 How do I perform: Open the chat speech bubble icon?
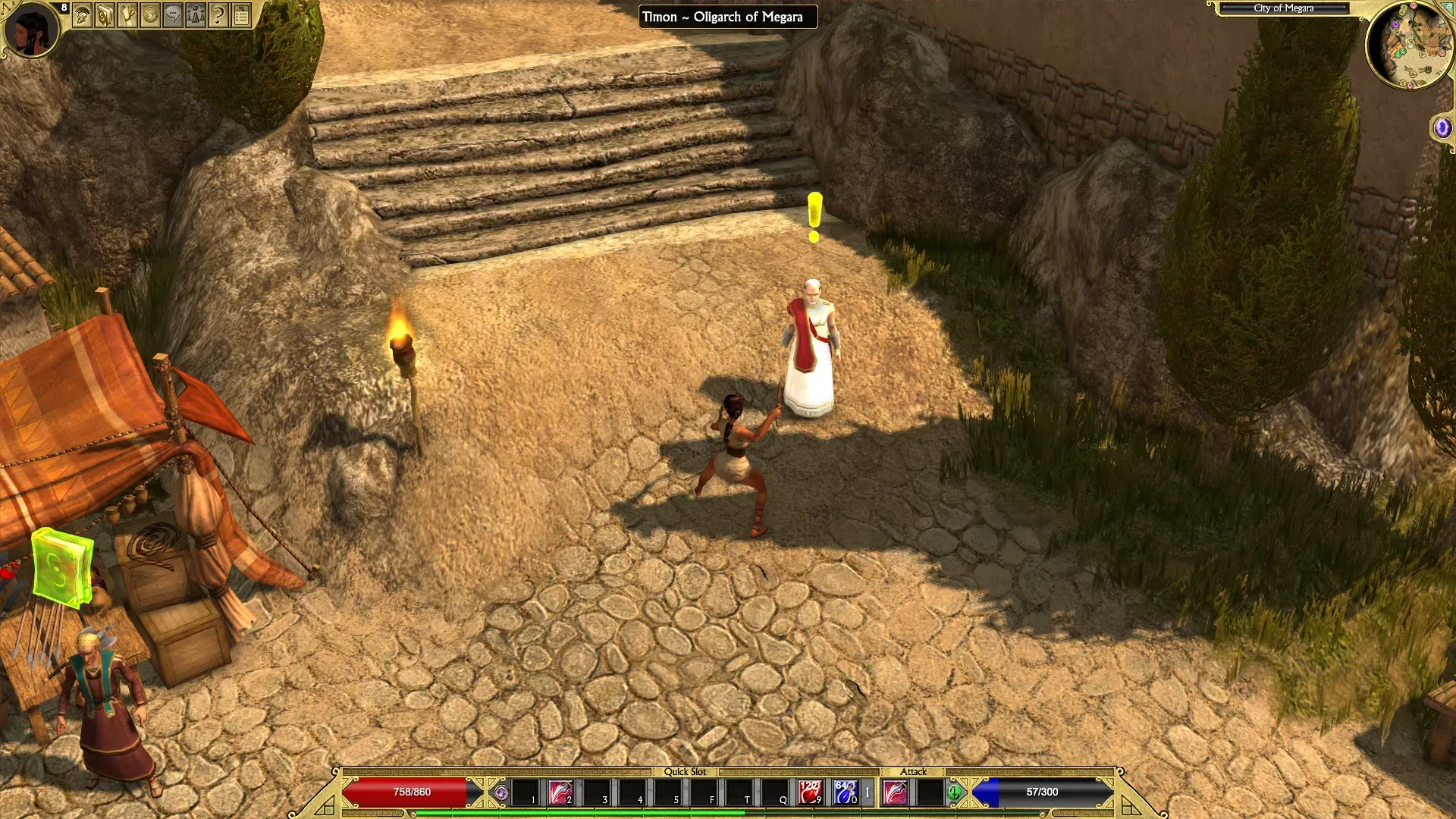pos(173,15)
